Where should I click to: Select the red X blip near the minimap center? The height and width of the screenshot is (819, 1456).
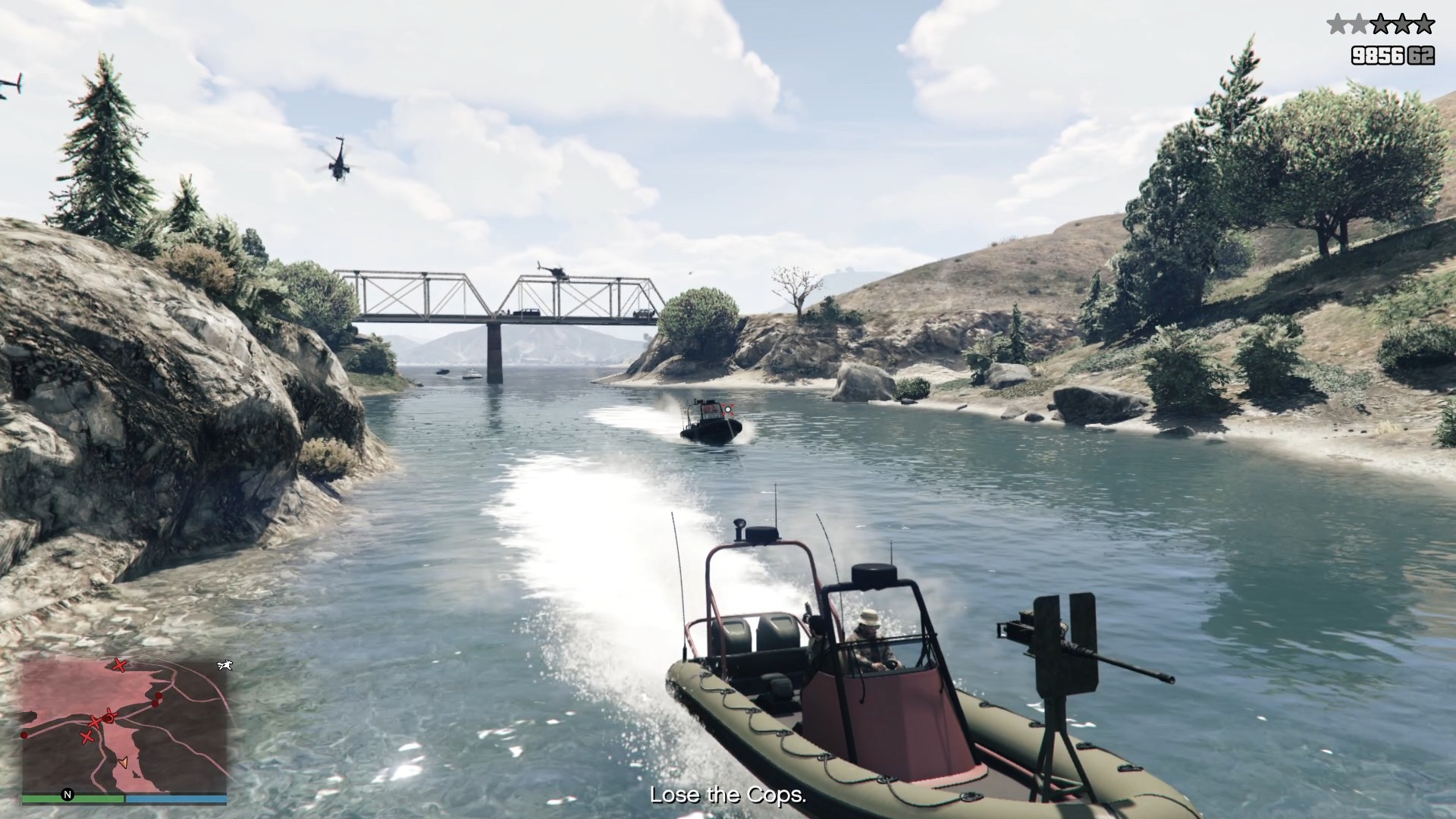point(96,722)
